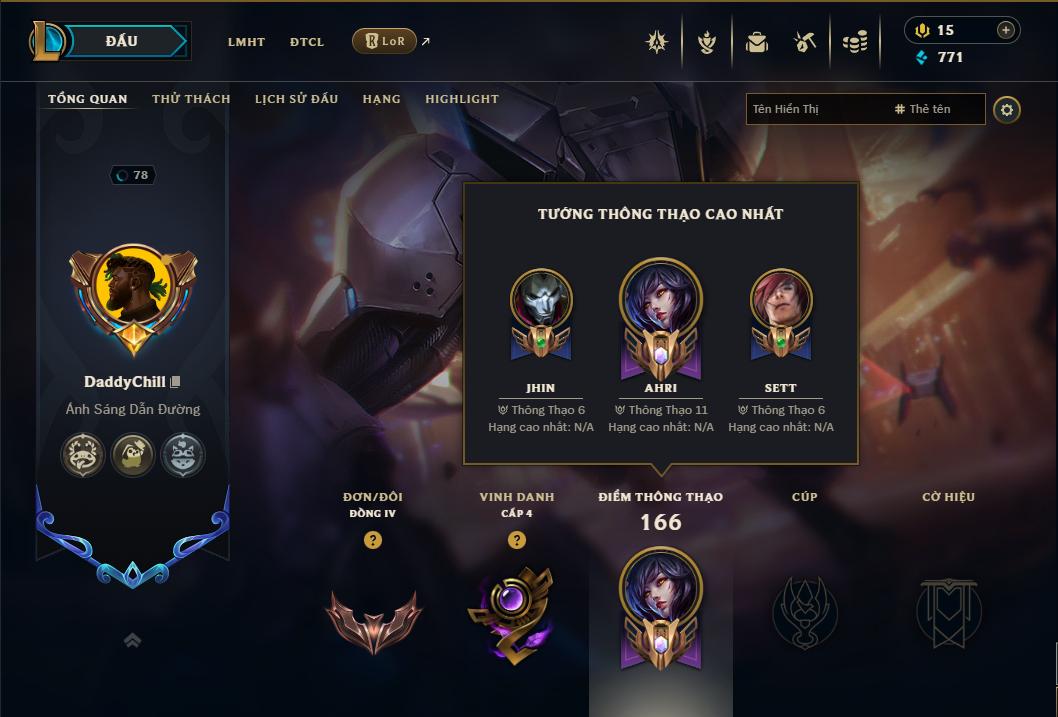Open the backpack collection icon
Screen dimensions: 1058x717
[756, 42]
